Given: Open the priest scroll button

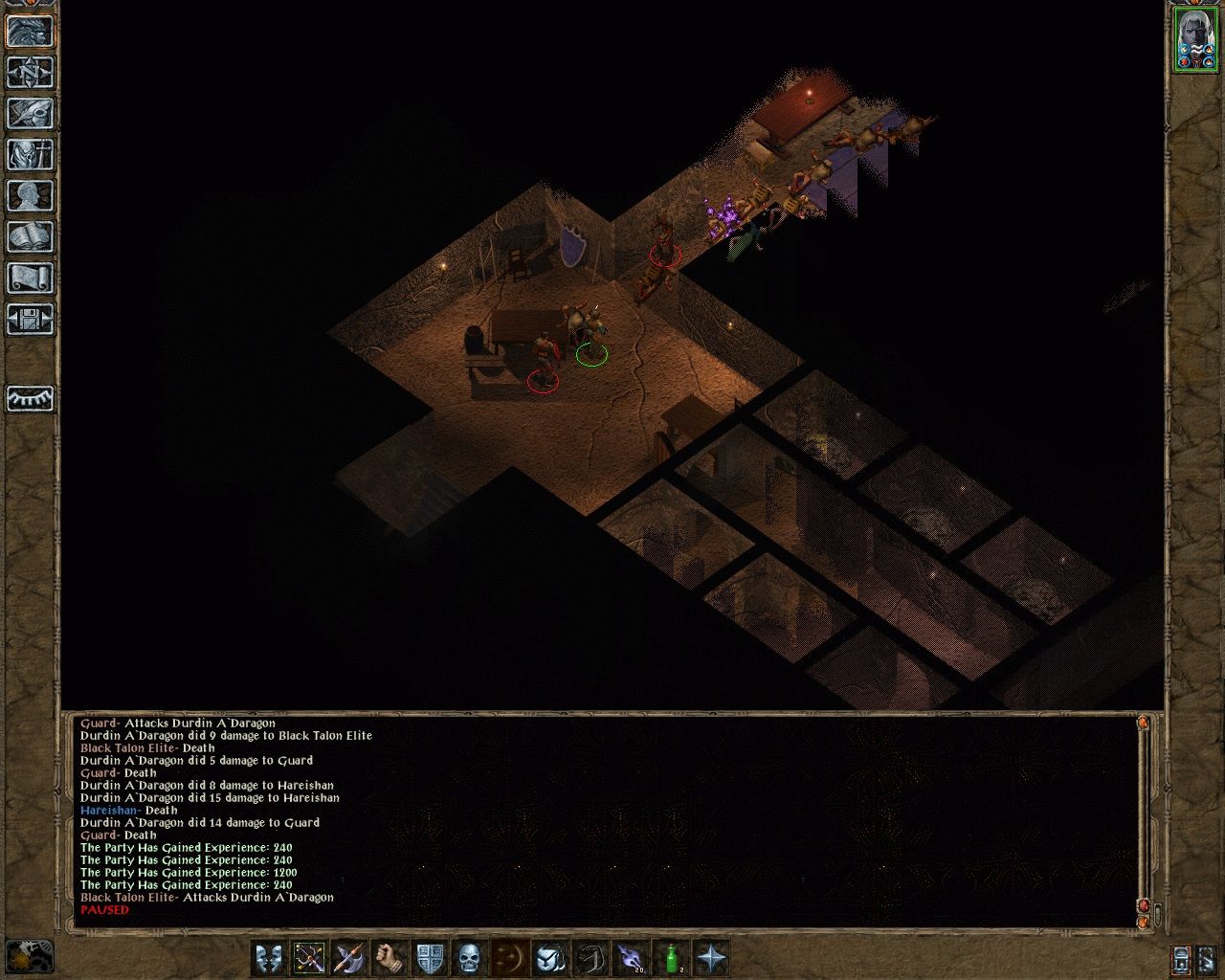Looking at the screenshot, I should click(x=30, y=278).
